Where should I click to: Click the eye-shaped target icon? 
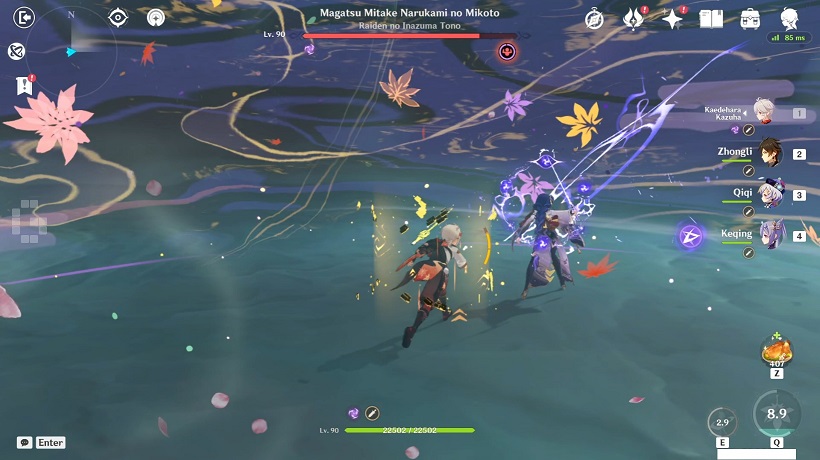coord(118,17)
